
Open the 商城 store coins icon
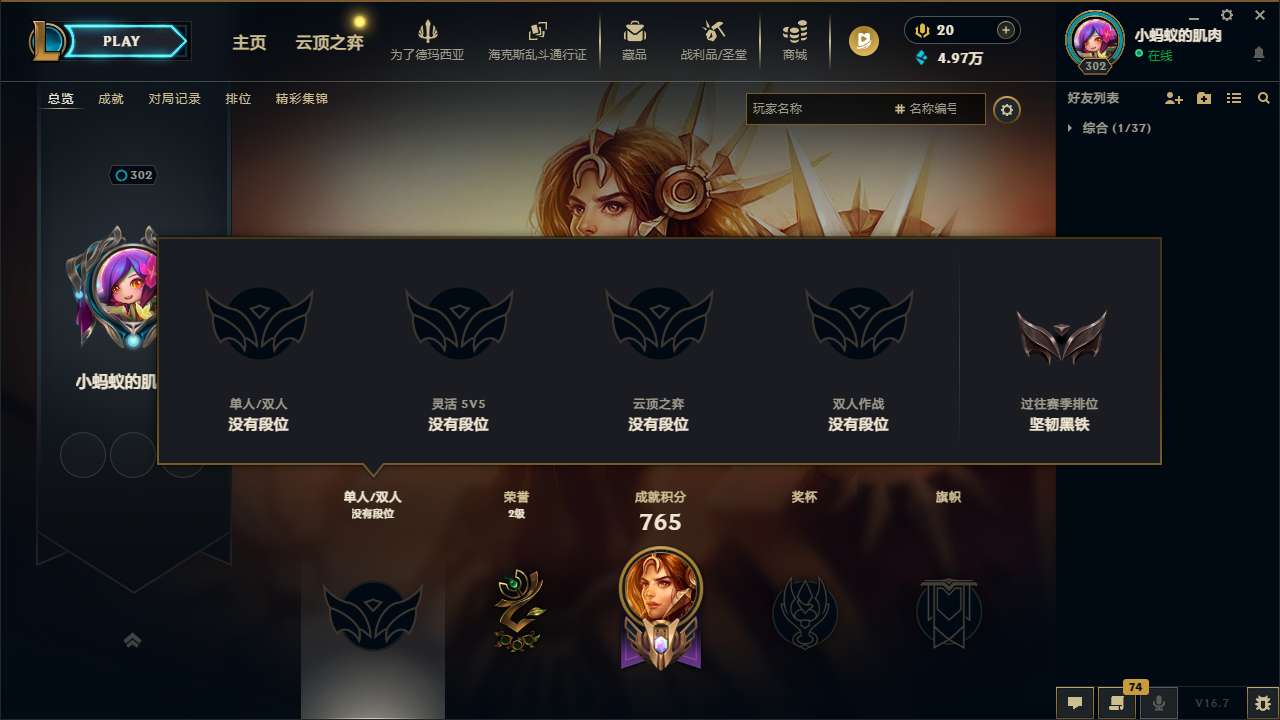[795, 38]
